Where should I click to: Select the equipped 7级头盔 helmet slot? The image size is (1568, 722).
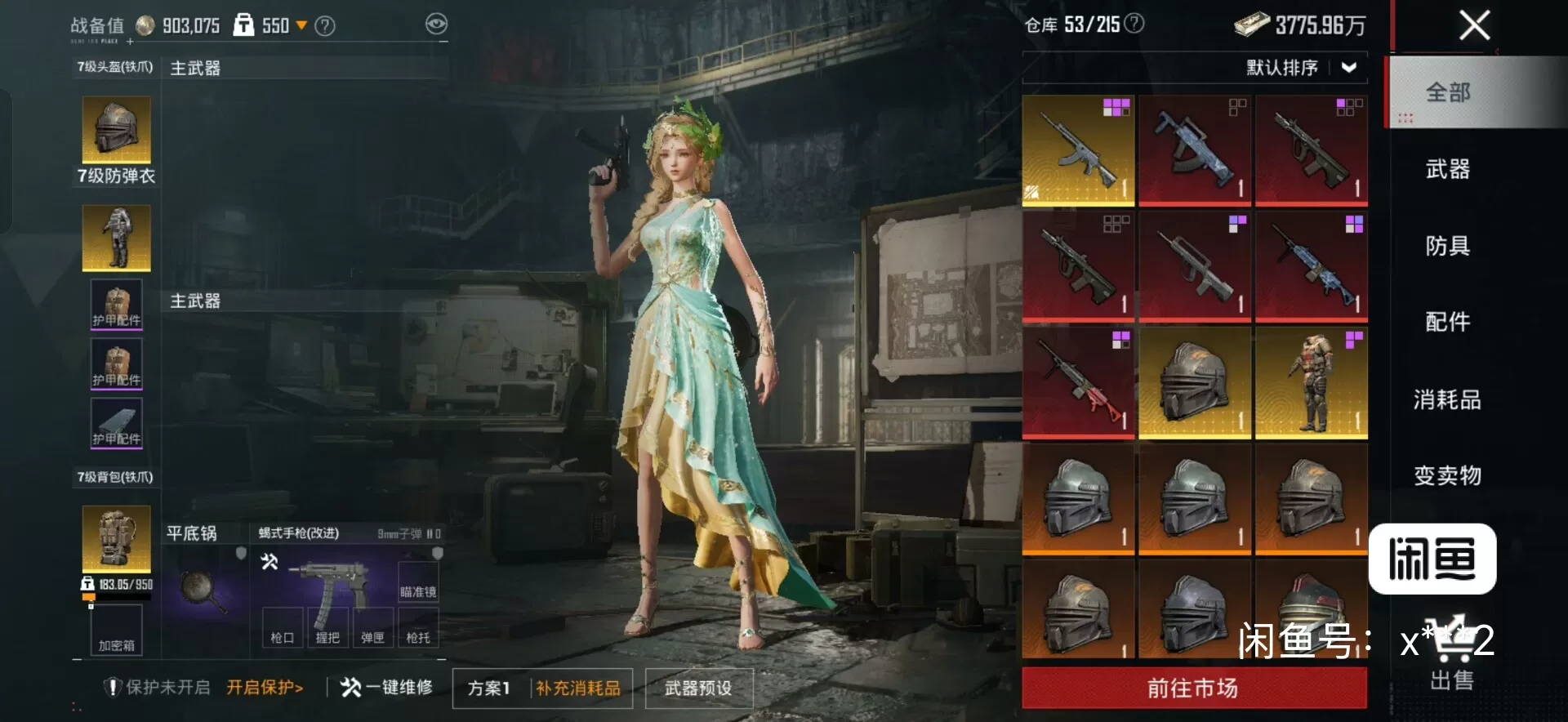point(116,129)
